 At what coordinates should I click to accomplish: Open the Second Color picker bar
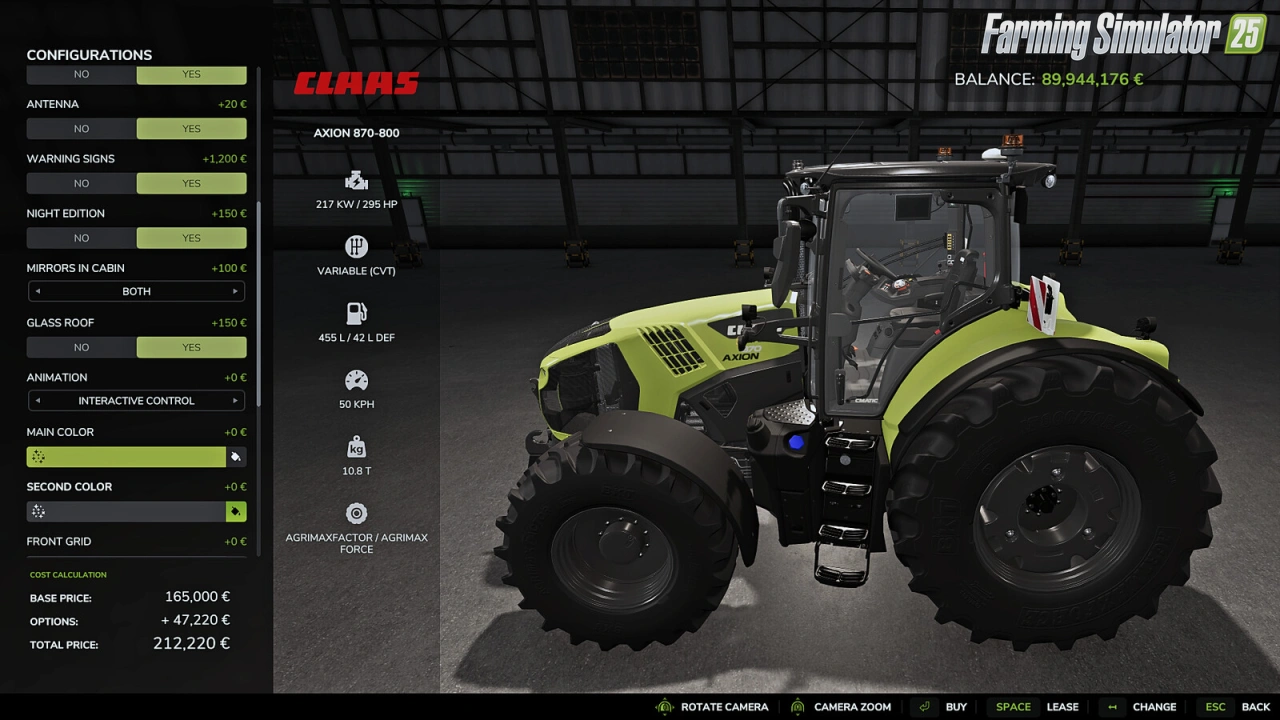[126, 512]
